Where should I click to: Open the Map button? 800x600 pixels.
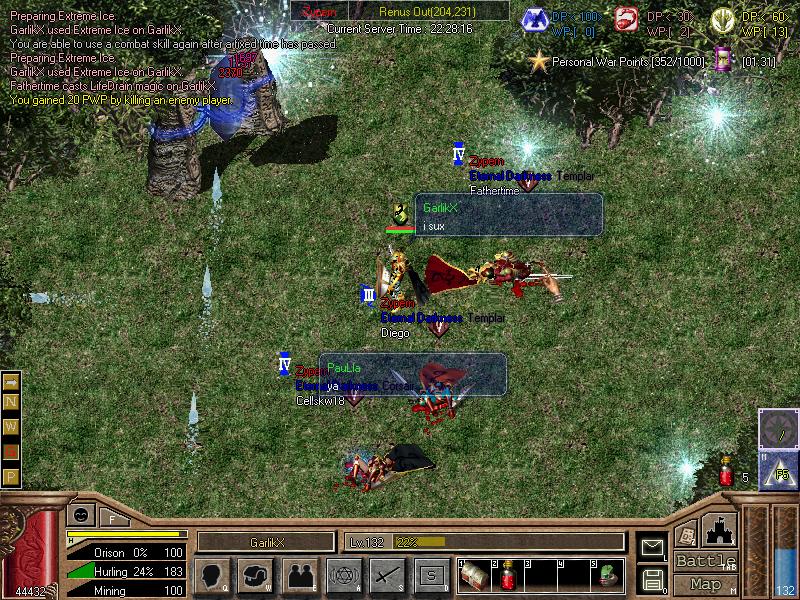pos(705,584)
